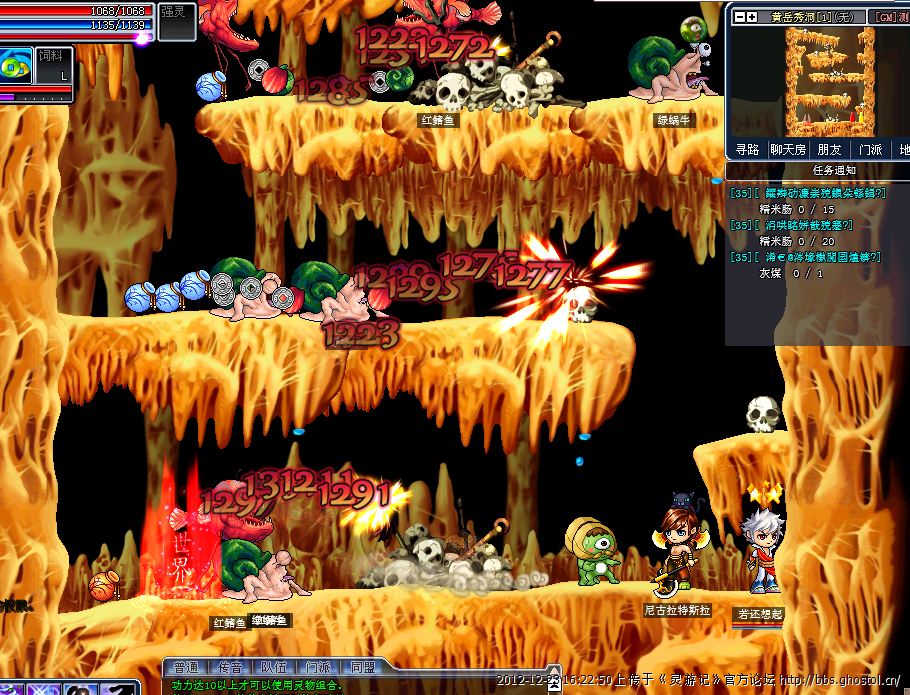Open the 聊天房 chat room tab
The image size is (910, 695).
[788, 149]
